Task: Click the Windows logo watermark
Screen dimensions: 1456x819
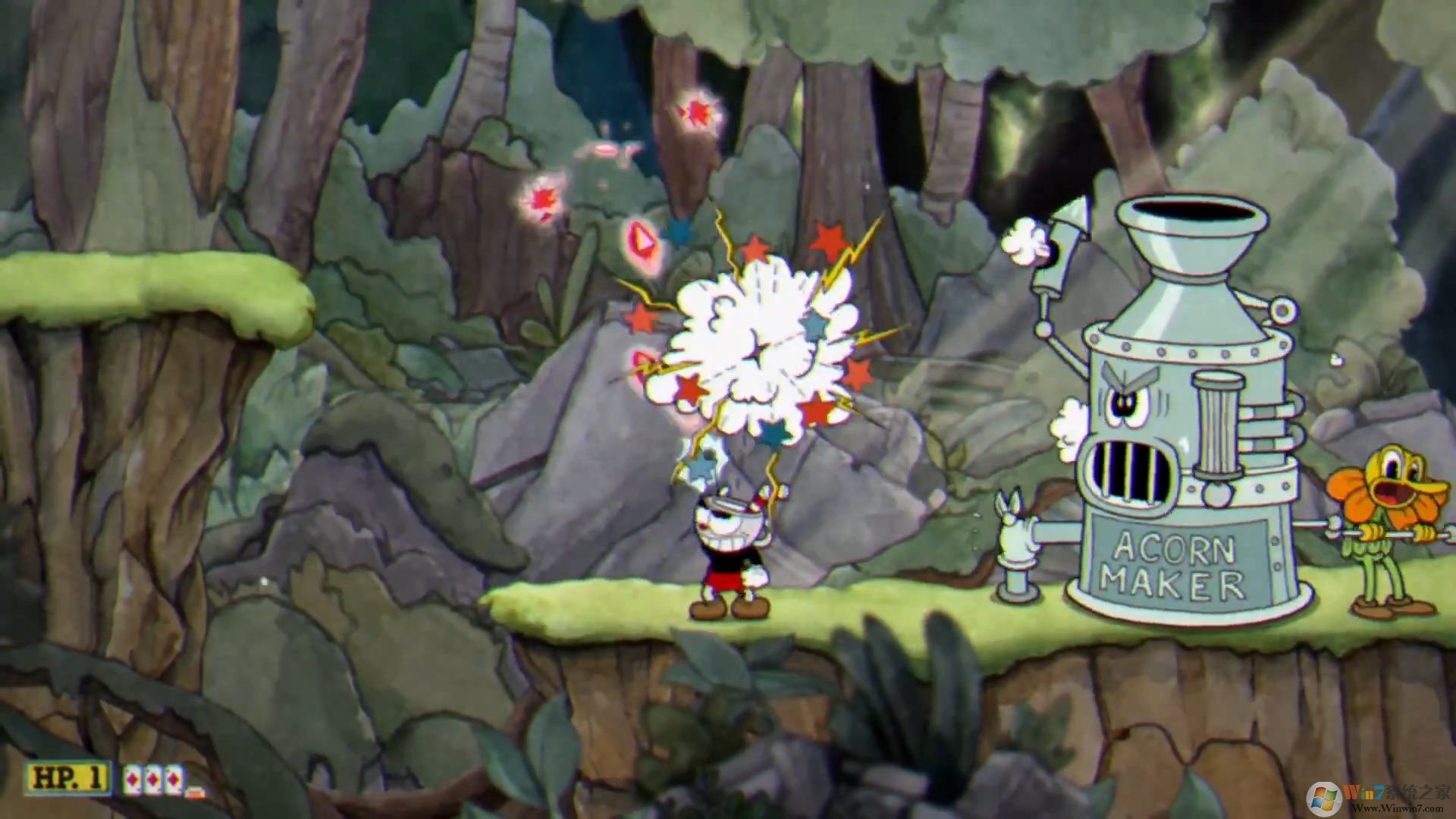Action: click(x=1325, y=796)
